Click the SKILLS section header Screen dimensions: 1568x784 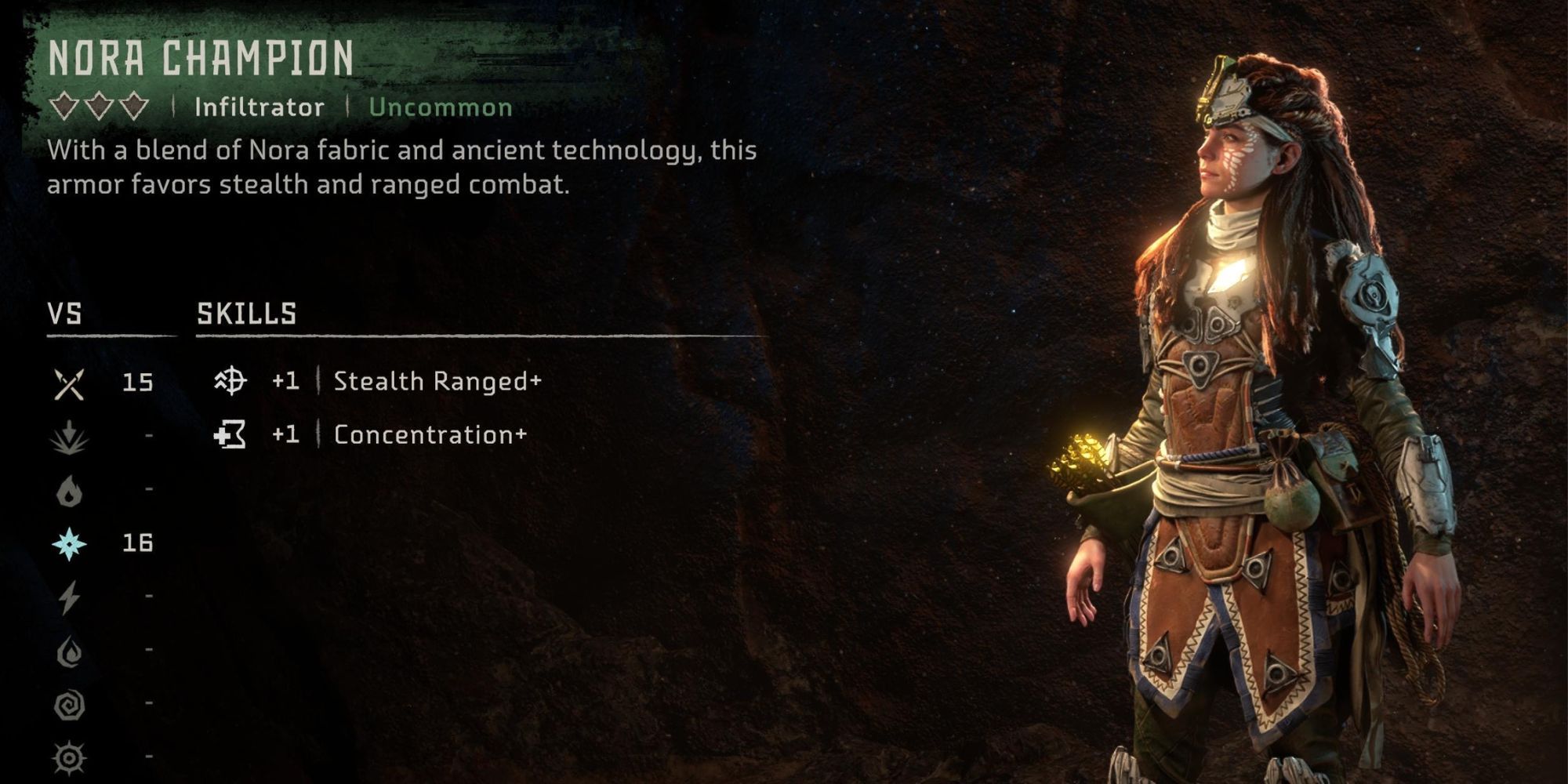click(x=247, y=312)
